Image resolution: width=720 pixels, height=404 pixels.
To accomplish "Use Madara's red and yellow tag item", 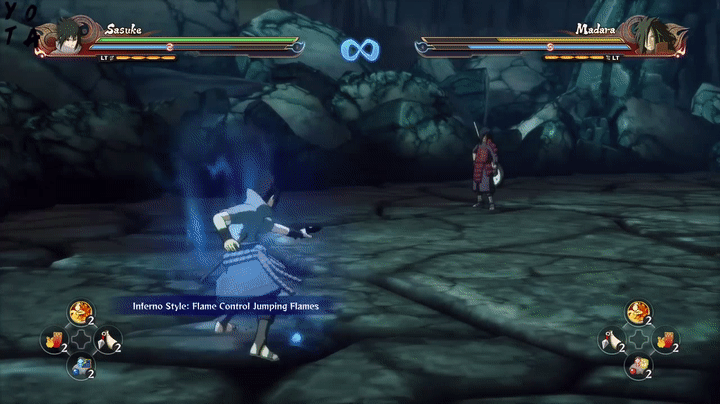I will pyautogui.click(x=665, y=340).
